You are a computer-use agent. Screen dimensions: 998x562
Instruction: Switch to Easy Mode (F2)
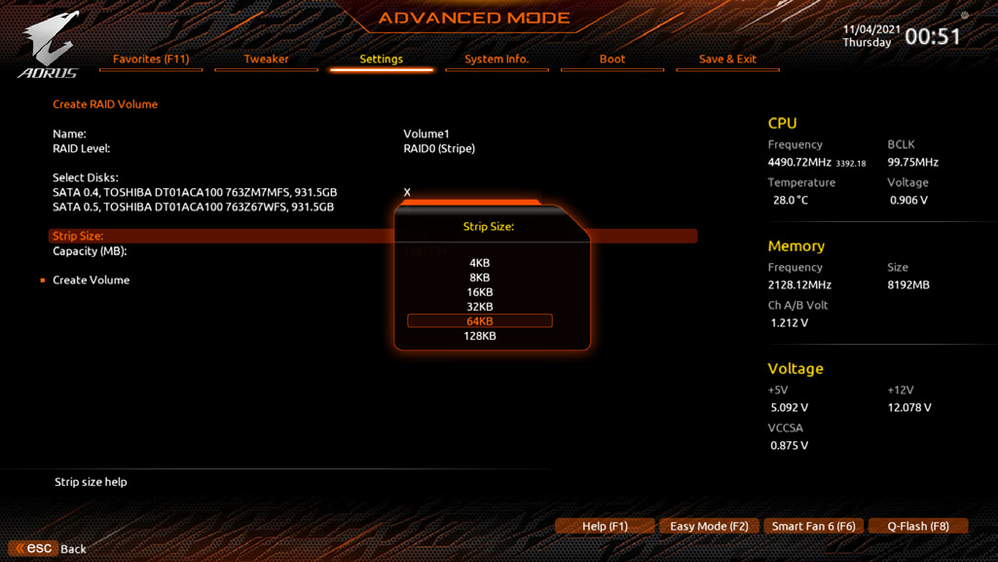[709, 526]
